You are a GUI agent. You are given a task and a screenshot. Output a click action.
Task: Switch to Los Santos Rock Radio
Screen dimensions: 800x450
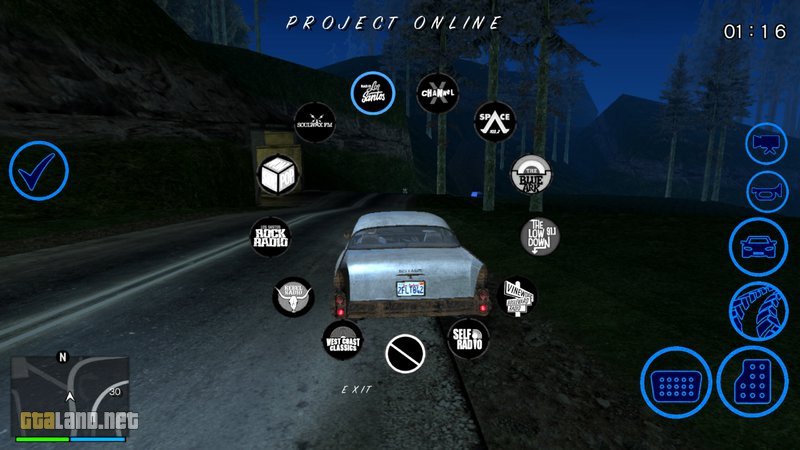(x=270, y=237)
